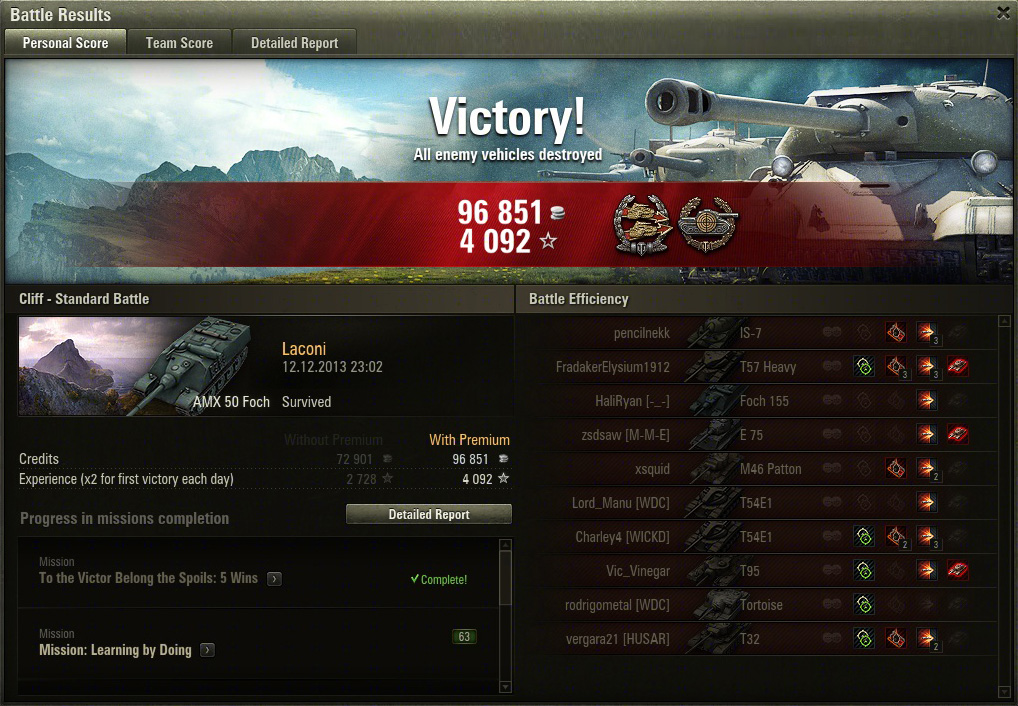Image resolution: width=1018 pixels, height=706 pixels.
Task: Close the Battle Results window
Action: click(1003, 13)
